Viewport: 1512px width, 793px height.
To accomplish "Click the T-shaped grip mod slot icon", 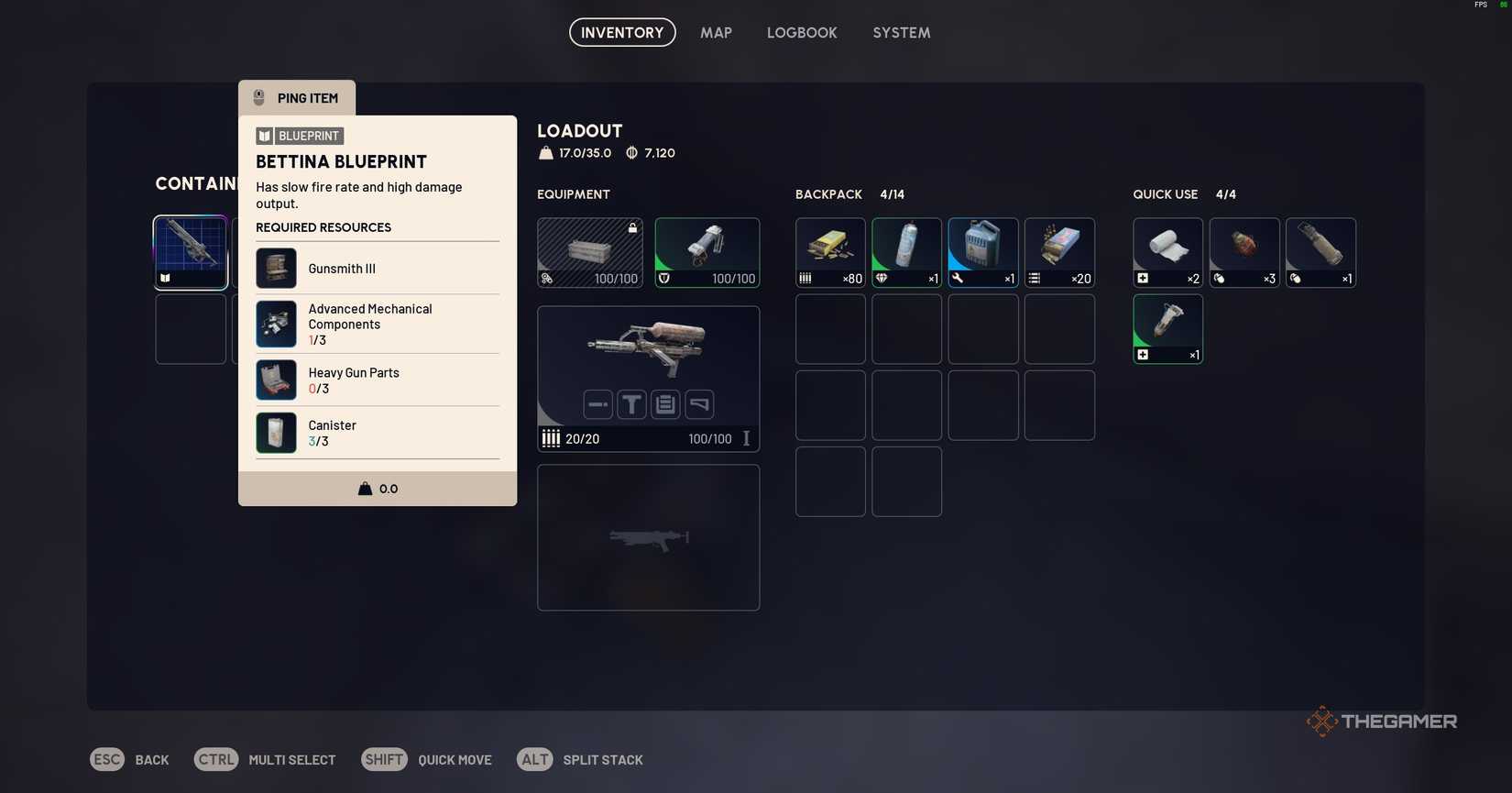I will point(631,404).
